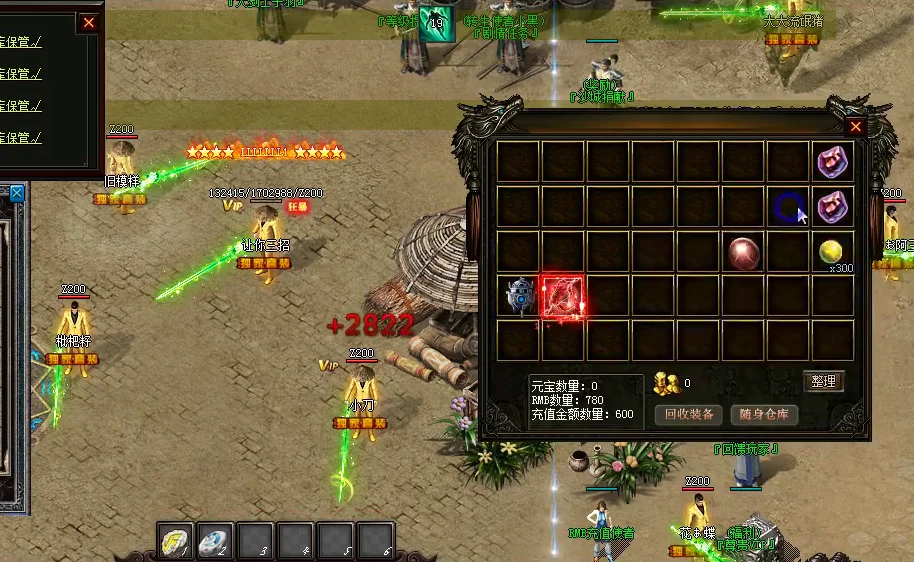Select the silver armor item with blue gem
This screenshot has width=914, height=562.
(518, 297)
